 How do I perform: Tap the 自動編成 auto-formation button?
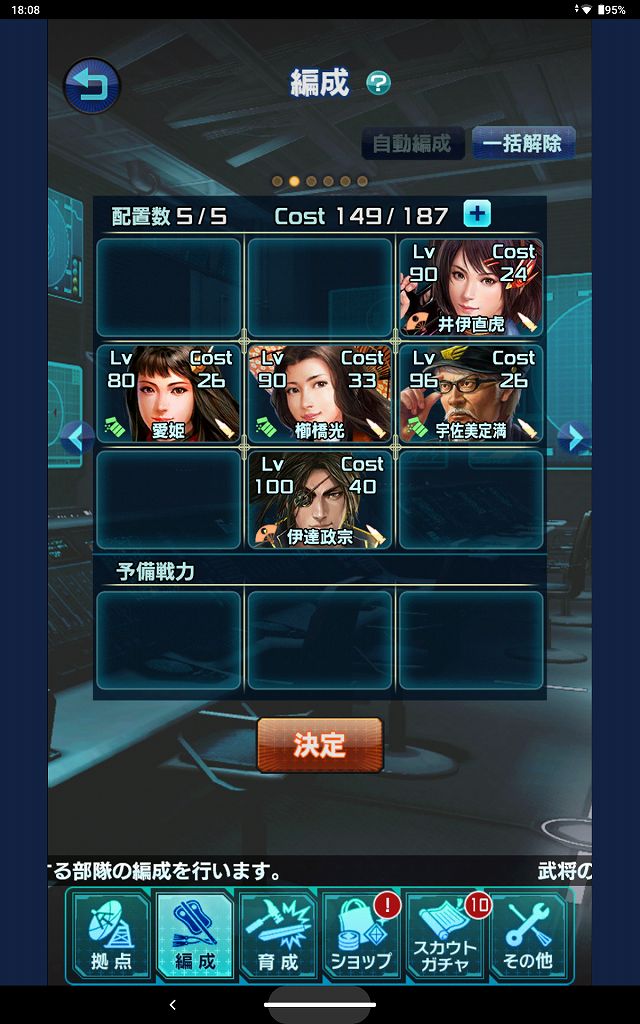[413, 143]
